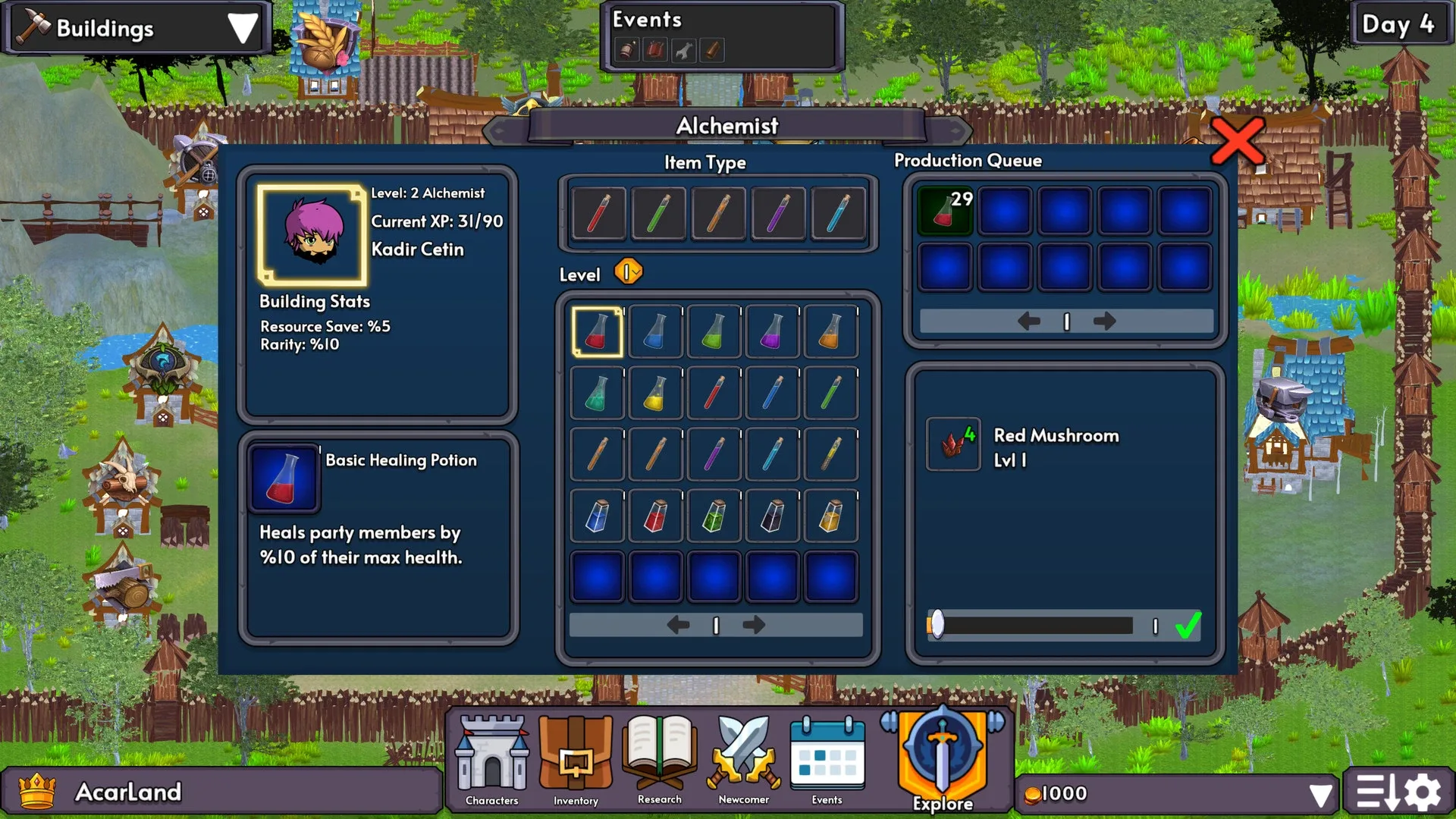Screen dimensions: 1456x819
Task: Go to previous Production Queue page with left arrow
Action: tap(1028, 321)
